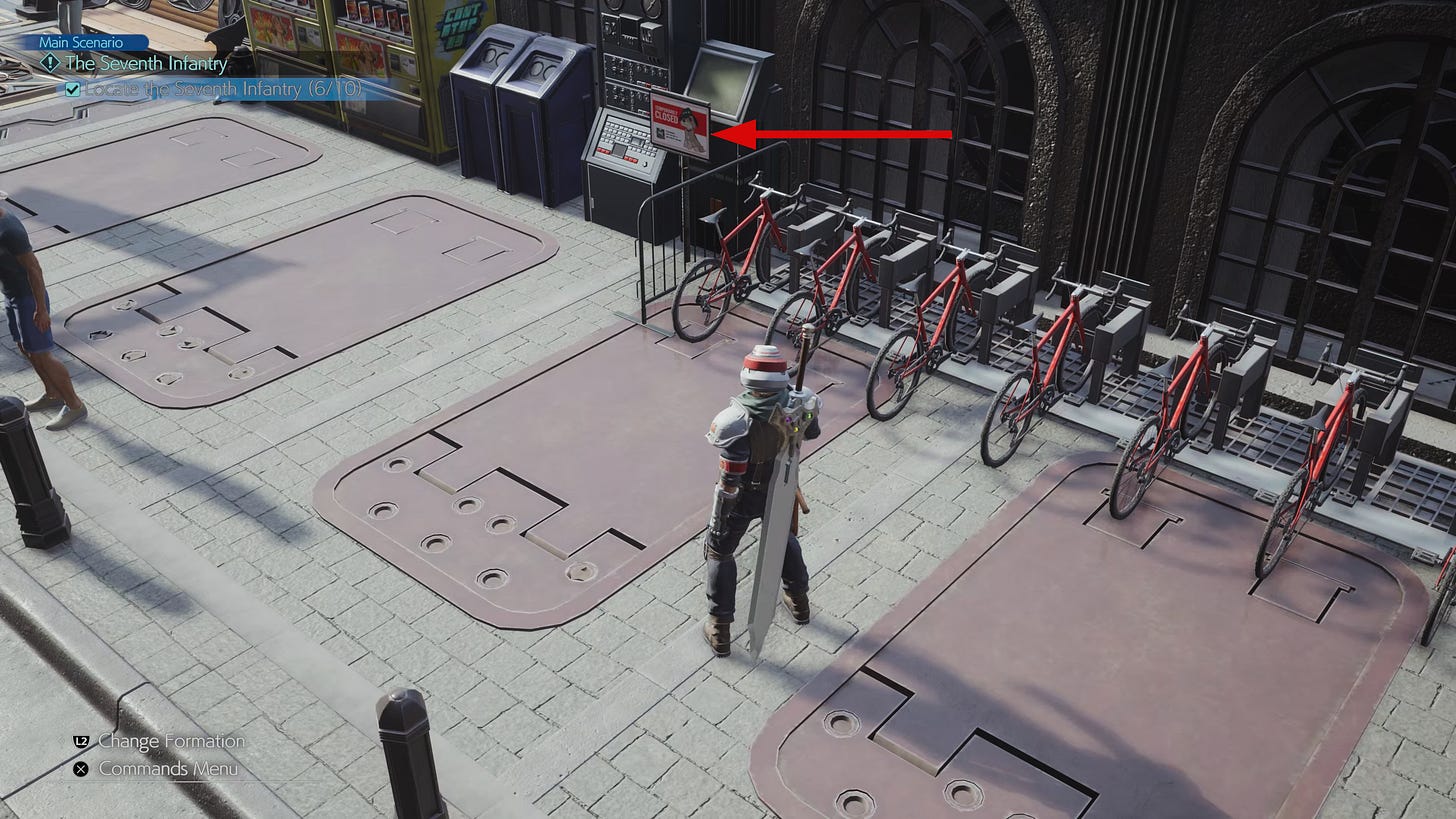
Task: Toggle the Locate the Seventh Infantry checkbox
Action: [72, 91]
